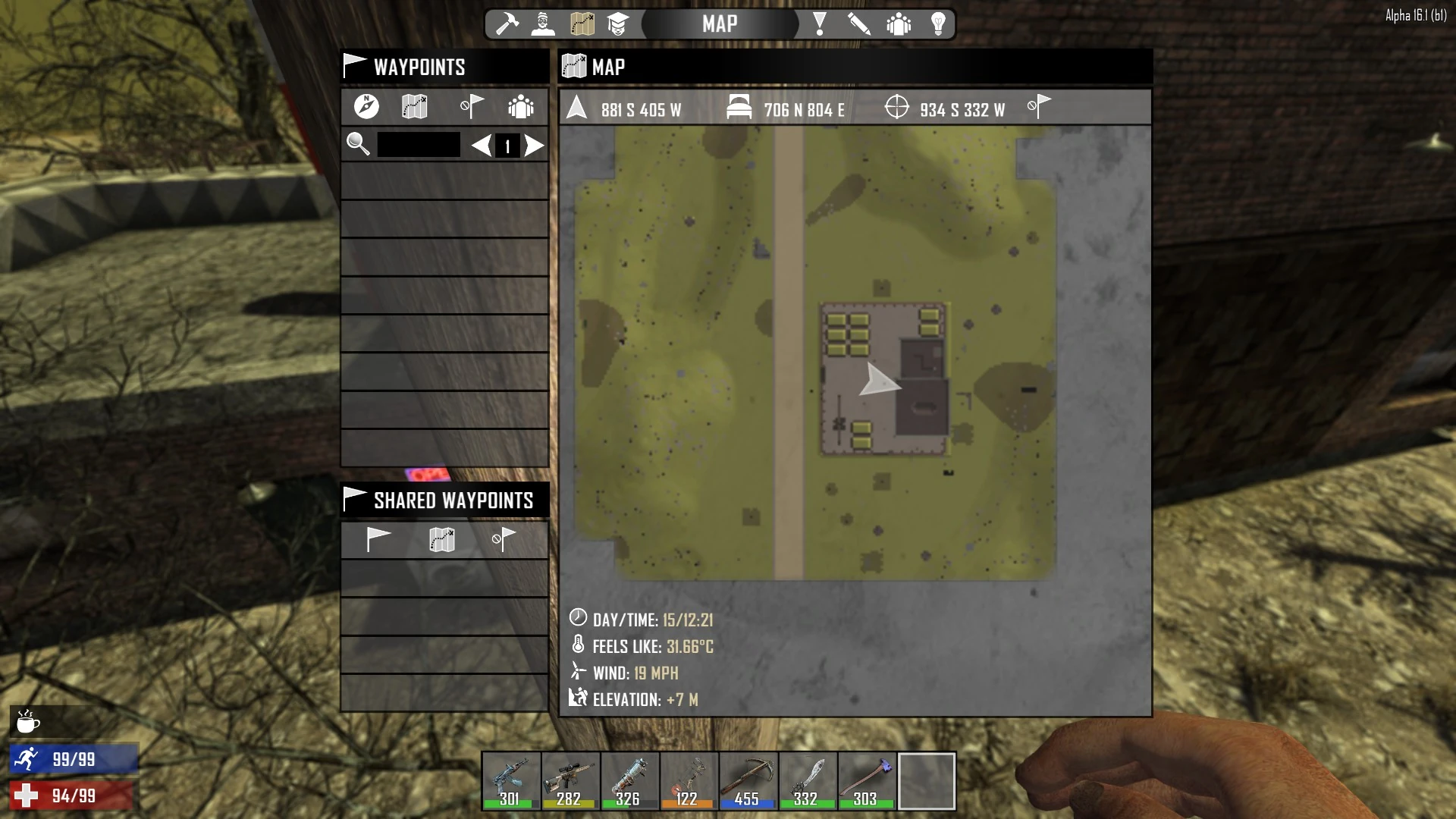Go to the previous waypoints page
This screenshot has height=819, width=1456.
pos(481,145)
